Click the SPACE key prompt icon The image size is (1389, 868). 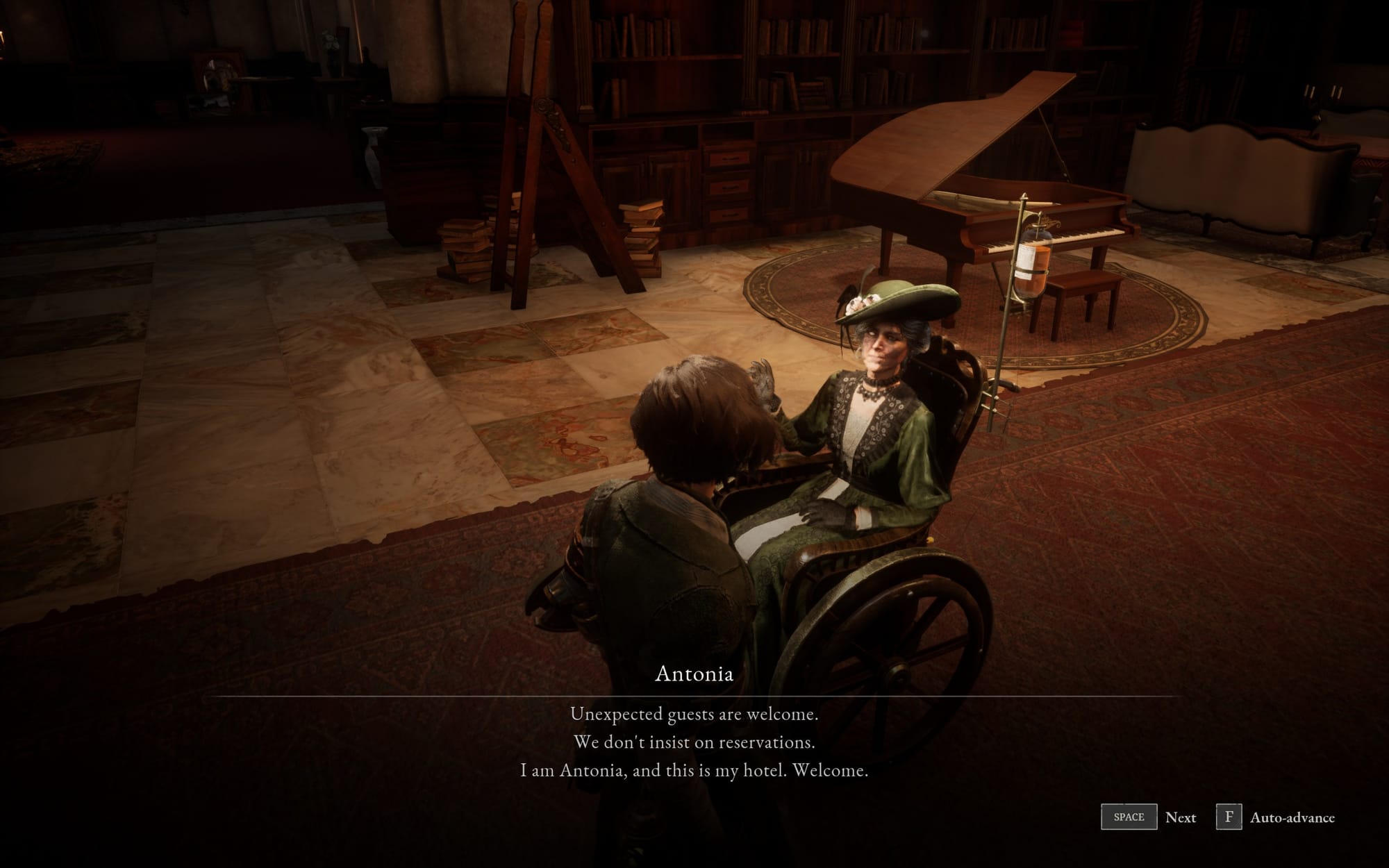coord(1129,817)
